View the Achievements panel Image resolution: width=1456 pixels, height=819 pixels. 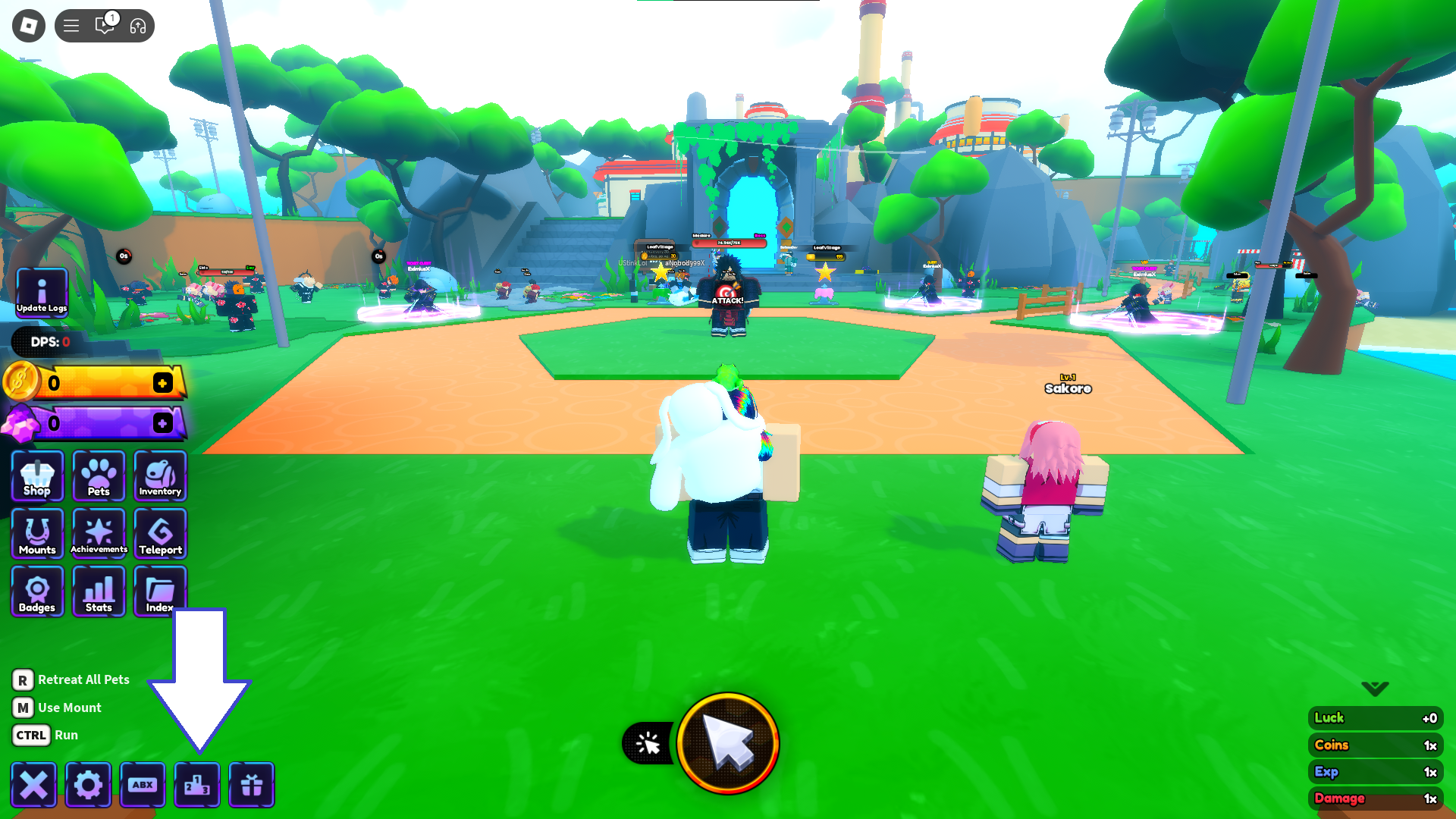[x=99, y=534]
